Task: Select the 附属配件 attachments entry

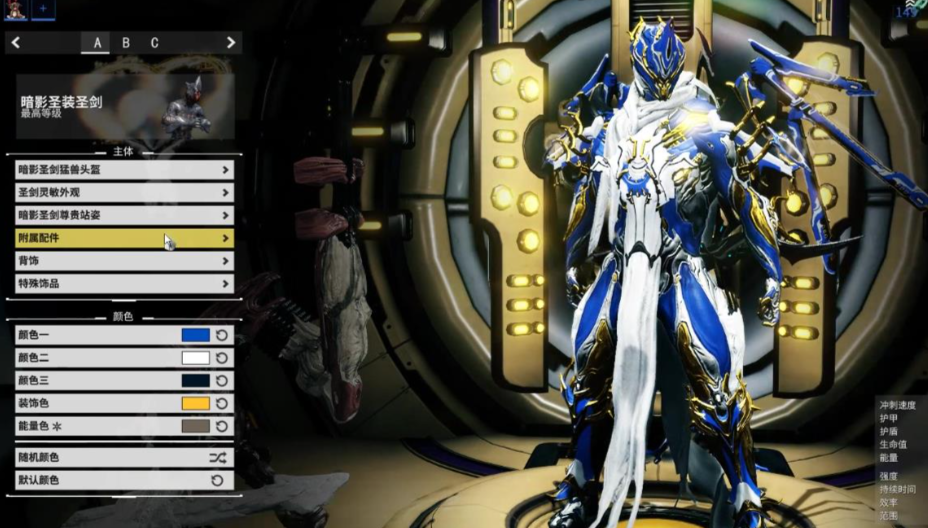Action: click(124, 238)
